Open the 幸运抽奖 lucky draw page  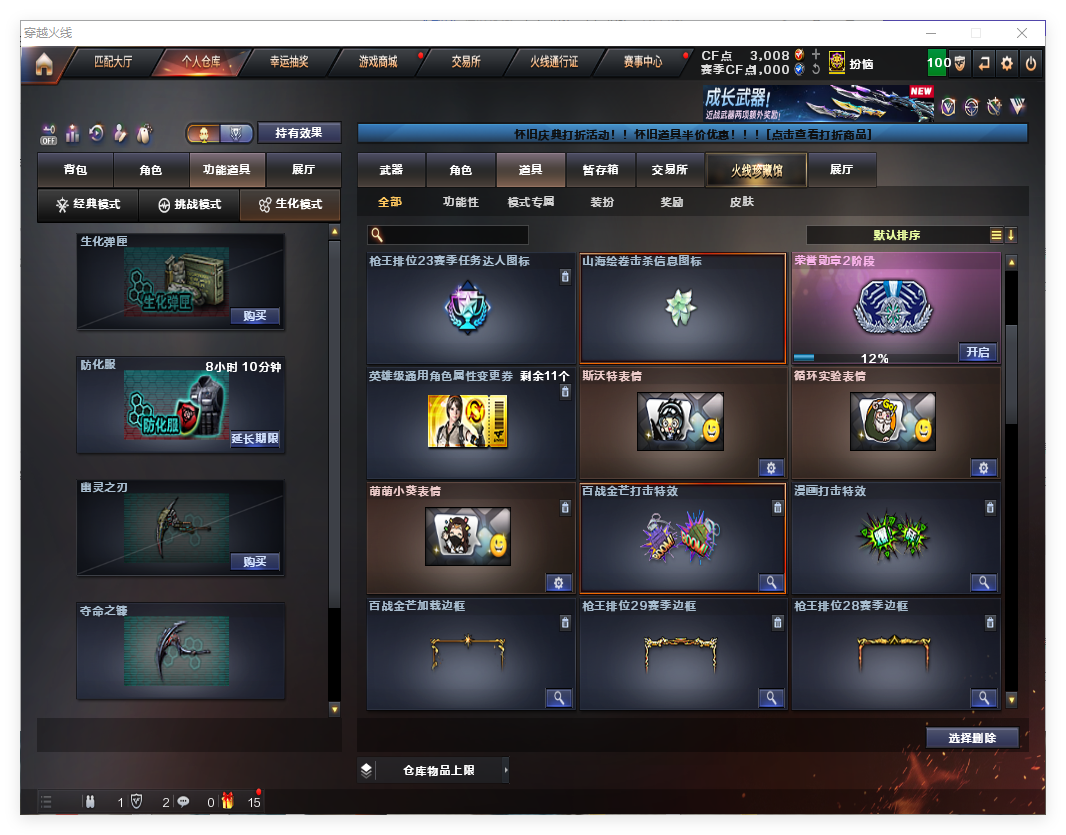click(x=289, y=62)
